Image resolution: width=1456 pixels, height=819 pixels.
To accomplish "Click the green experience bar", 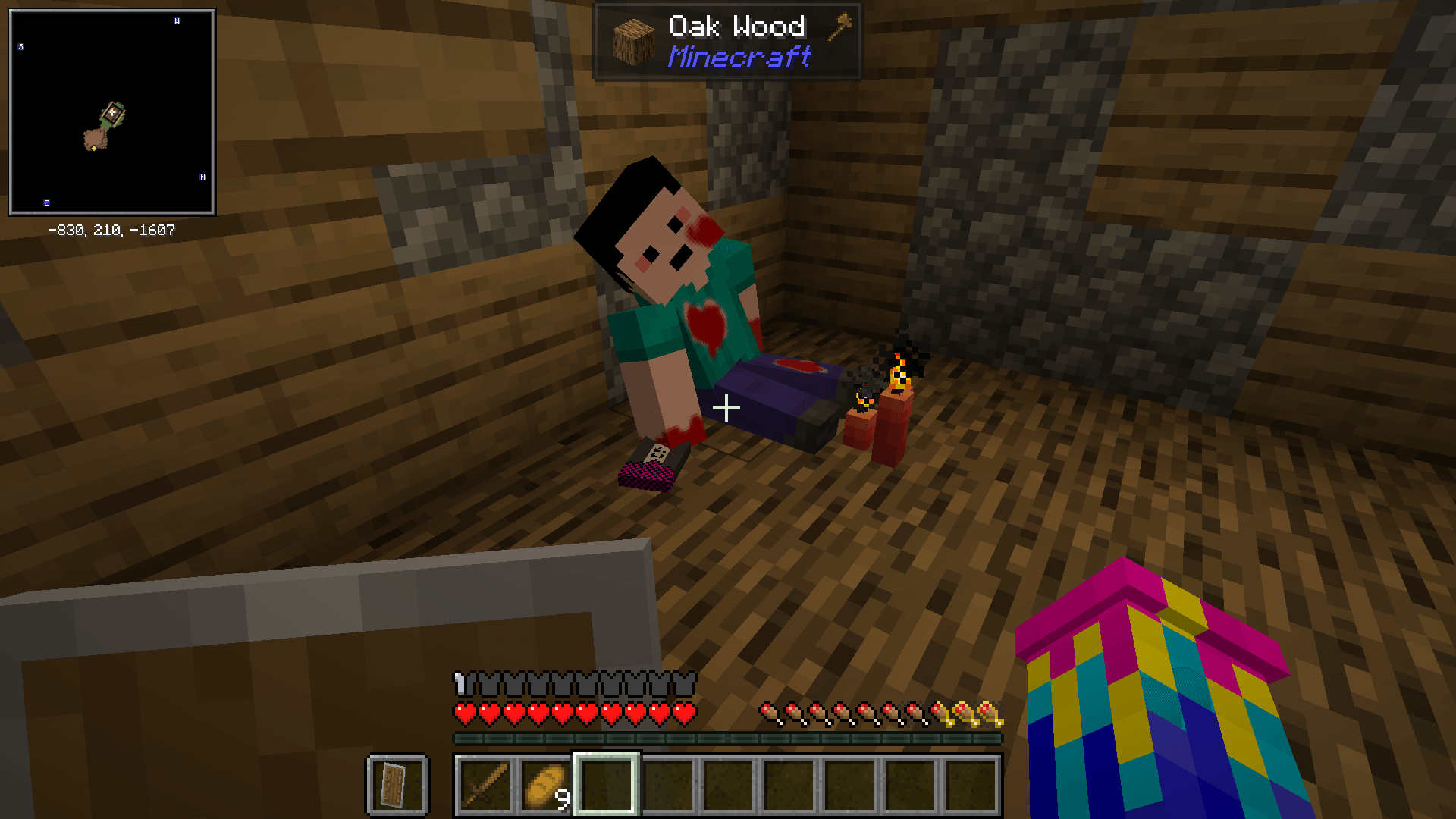I will point(726,737).
